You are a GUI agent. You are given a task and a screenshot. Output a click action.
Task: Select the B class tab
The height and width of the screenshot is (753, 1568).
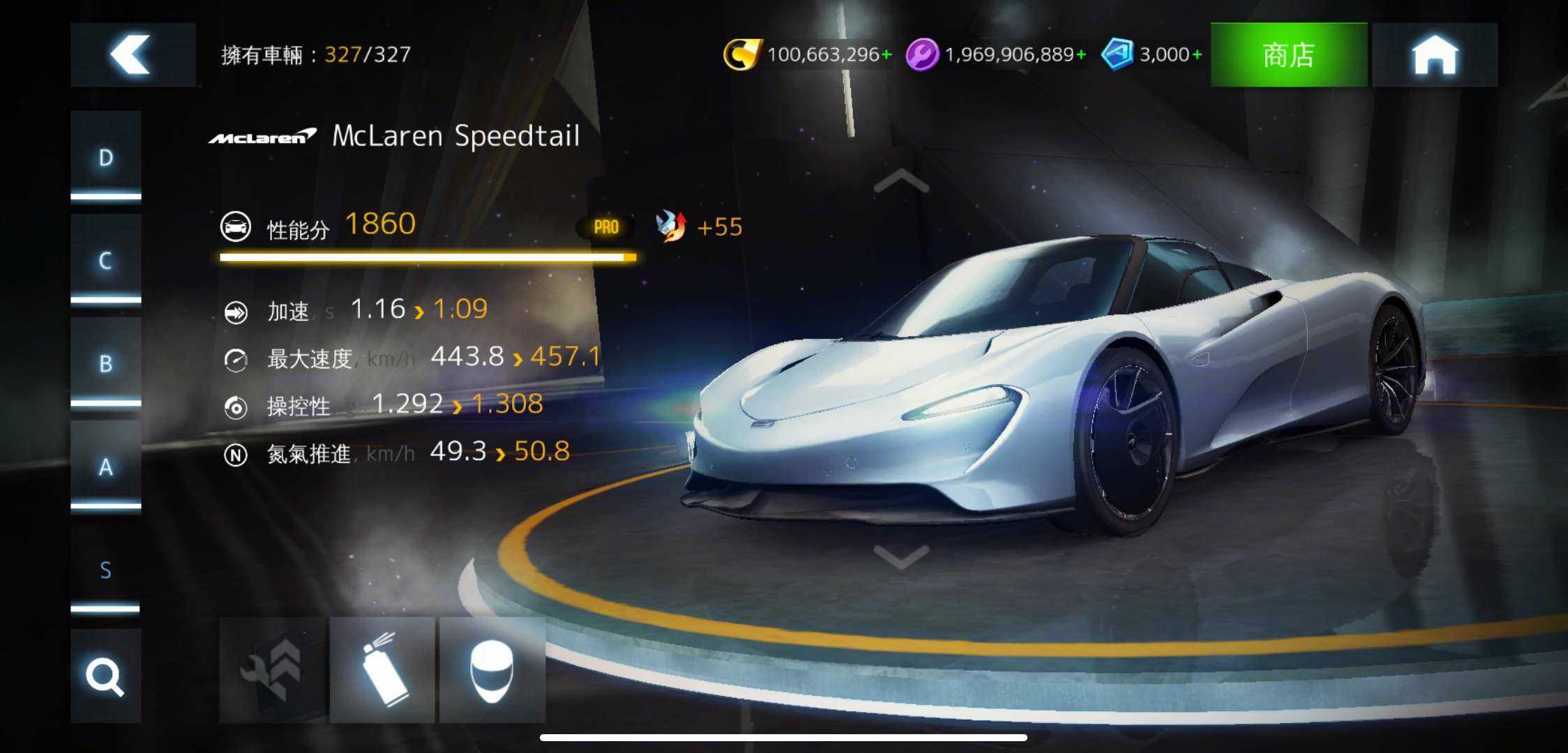pos(105,363)
